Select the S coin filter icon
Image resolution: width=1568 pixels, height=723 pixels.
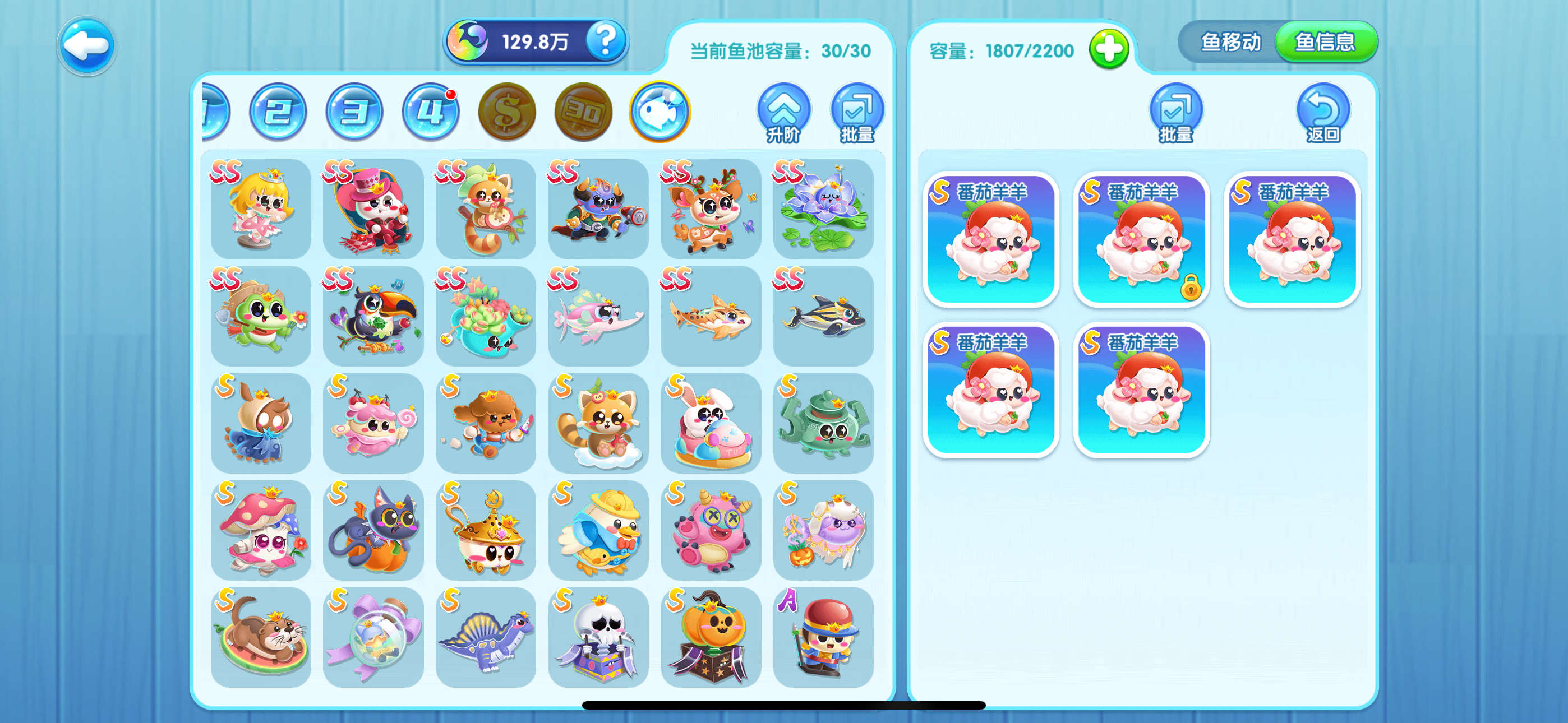click(506, 112)
